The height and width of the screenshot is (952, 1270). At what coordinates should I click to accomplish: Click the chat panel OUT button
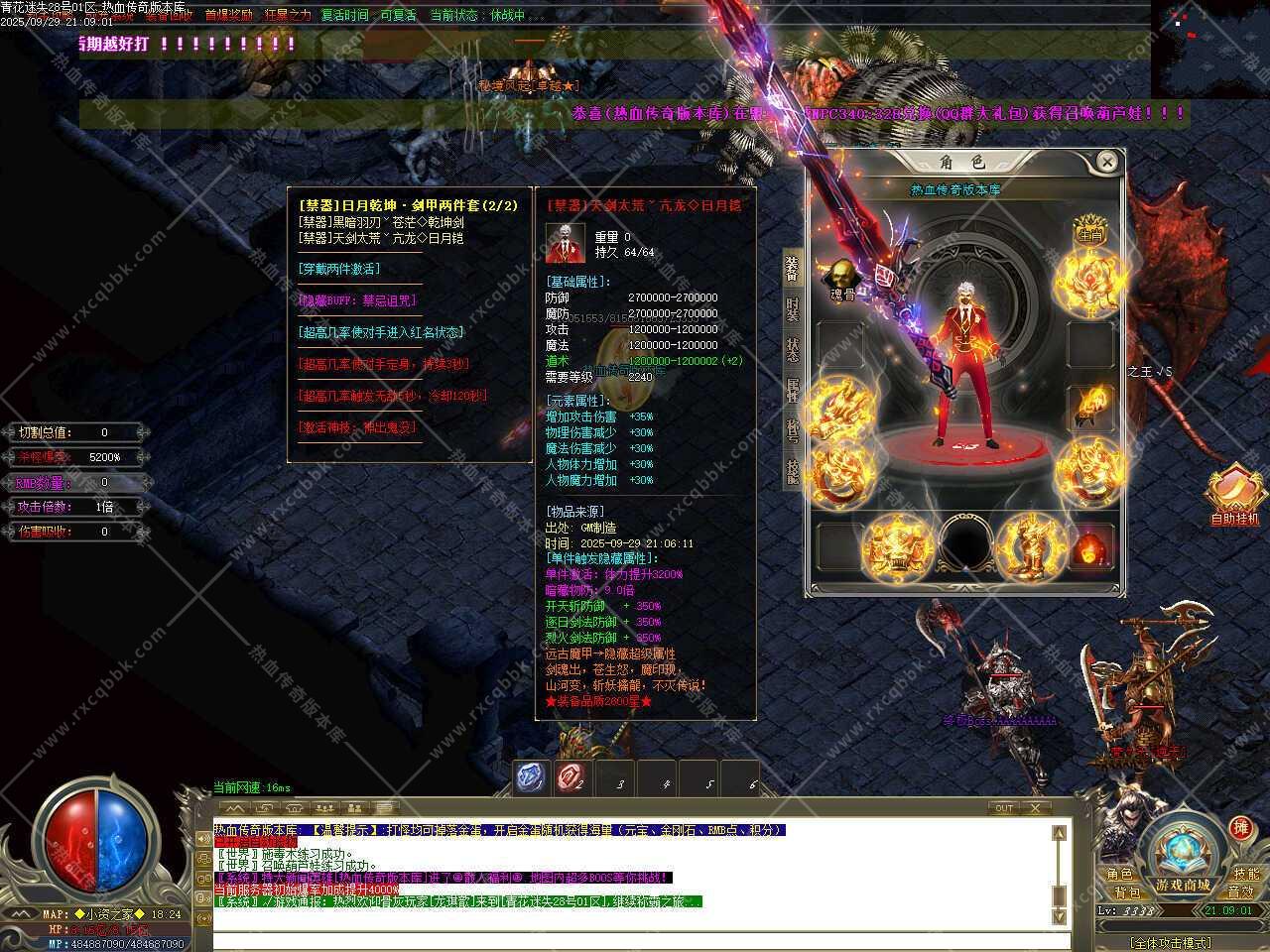click(1004, 808)
